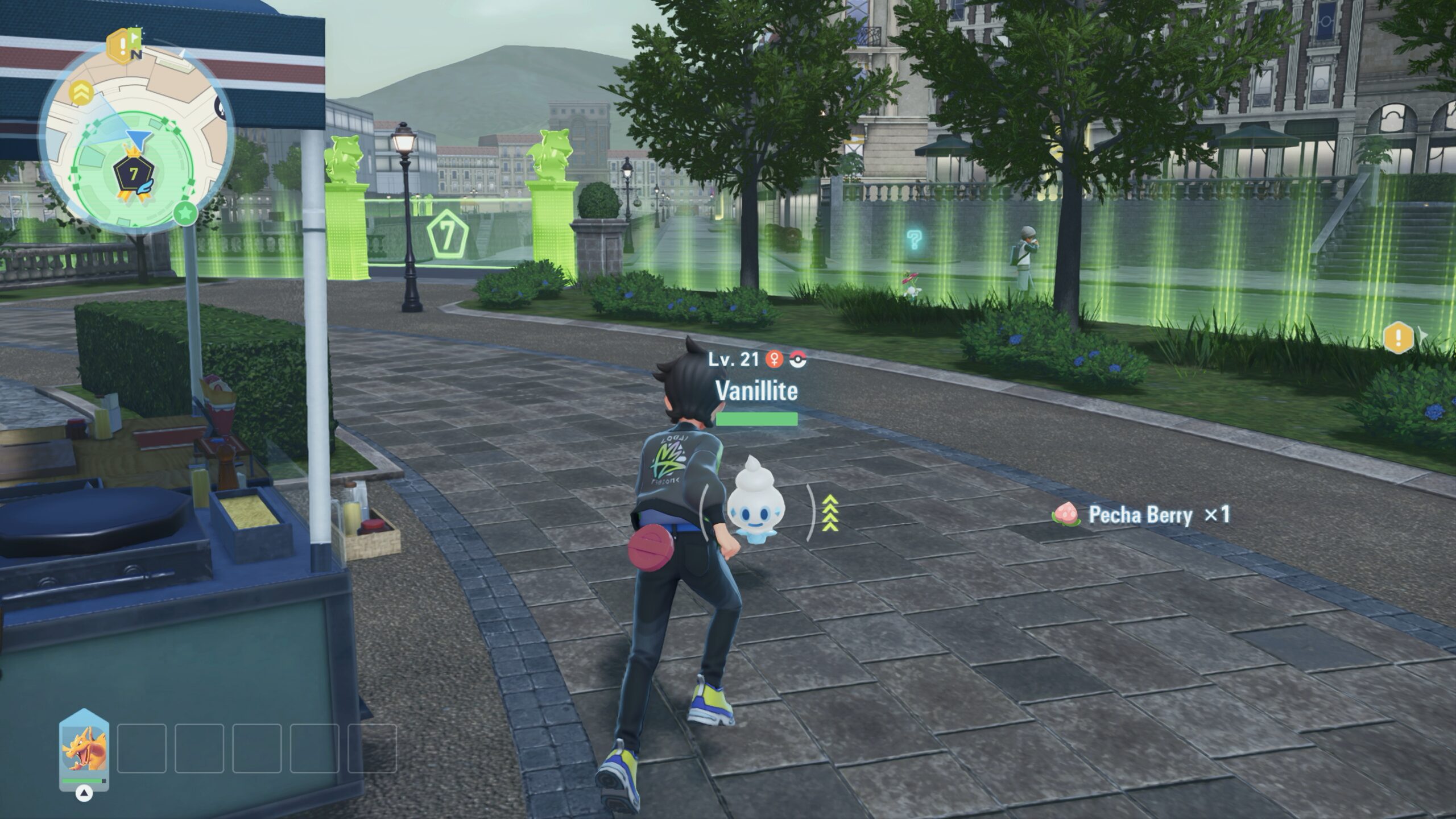Select the Vanillite name label
This screenshot has height=819, width=1456.
756,390
